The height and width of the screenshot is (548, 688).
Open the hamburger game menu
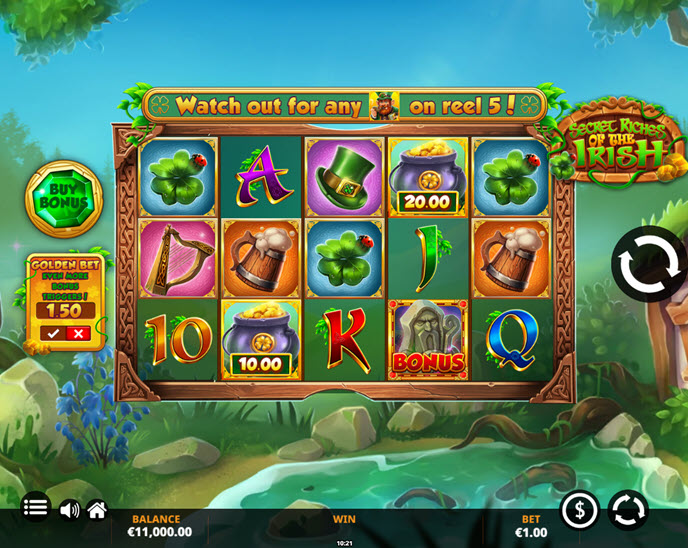[x=35, y=508]
